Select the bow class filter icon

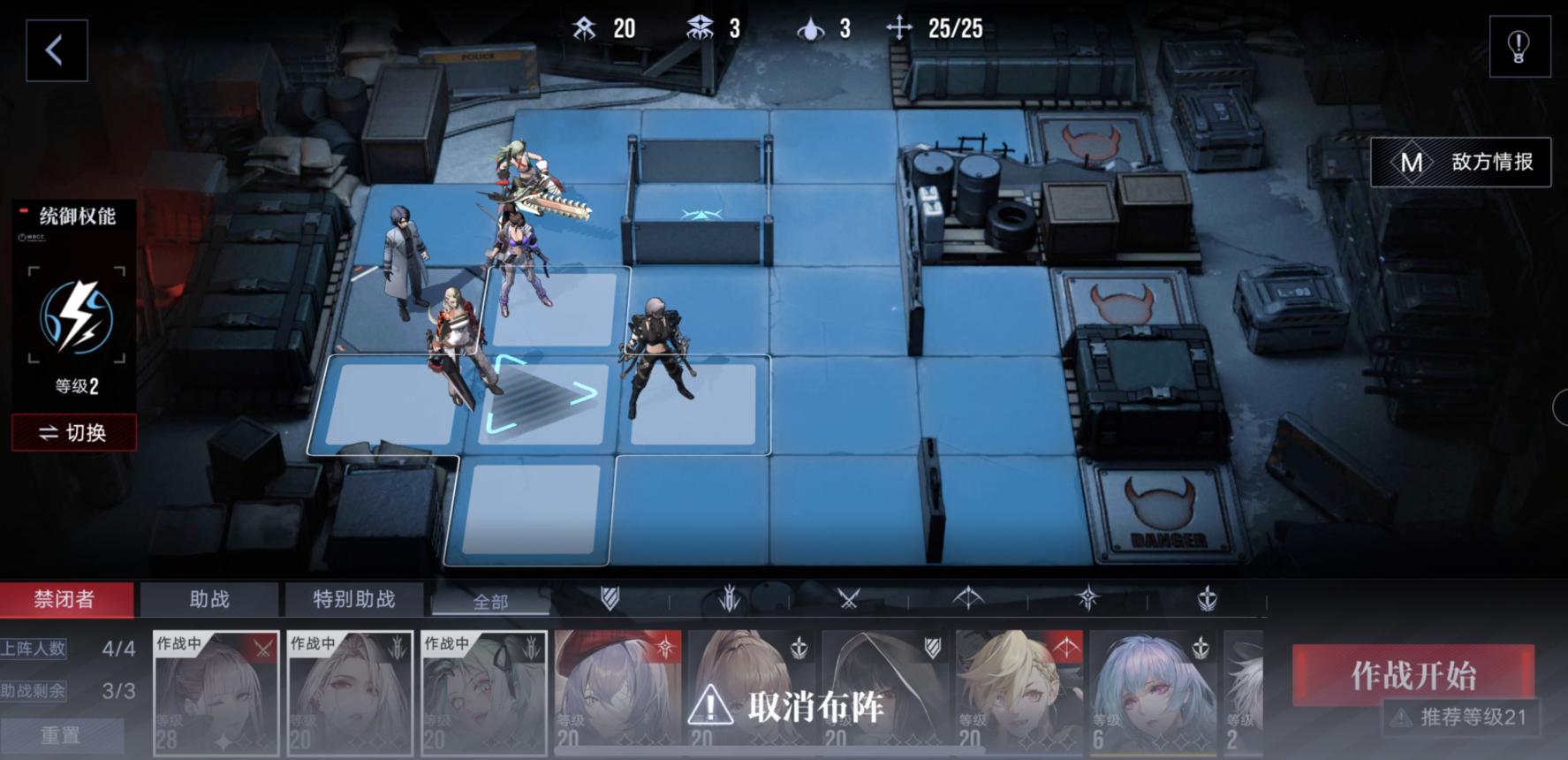966,599
